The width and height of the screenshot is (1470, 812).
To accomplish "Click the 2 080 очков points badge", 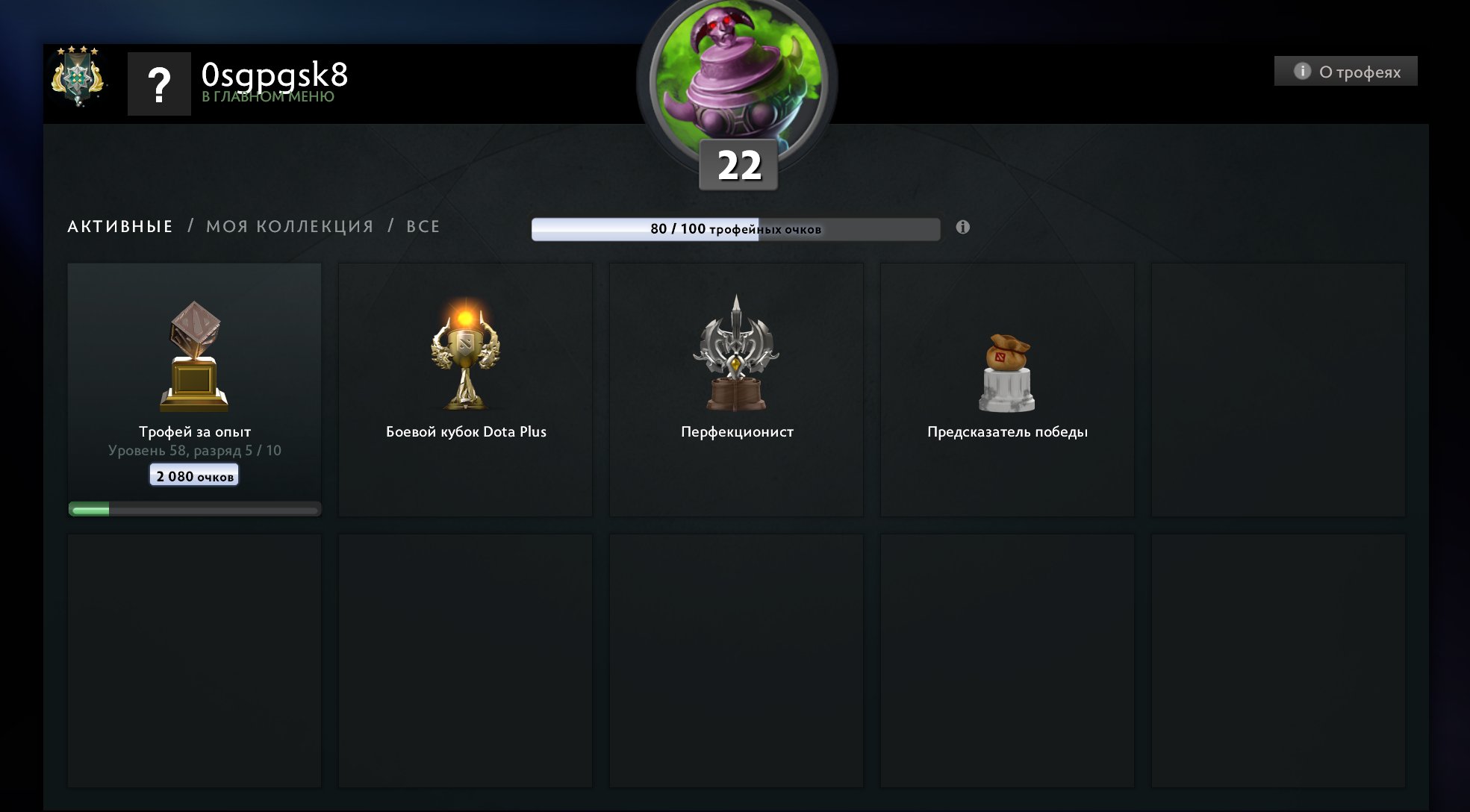I will tap(193, 474).
